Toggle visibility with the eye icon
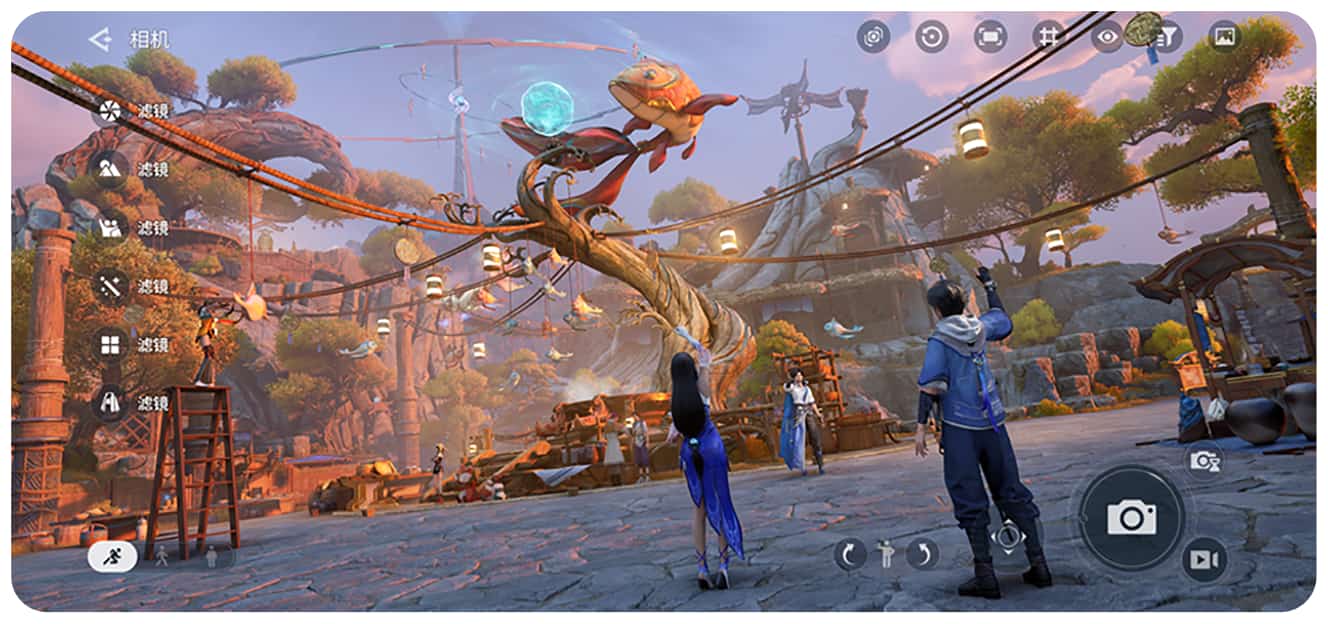Viewport: 1328px width, 624px height. 1106,37
